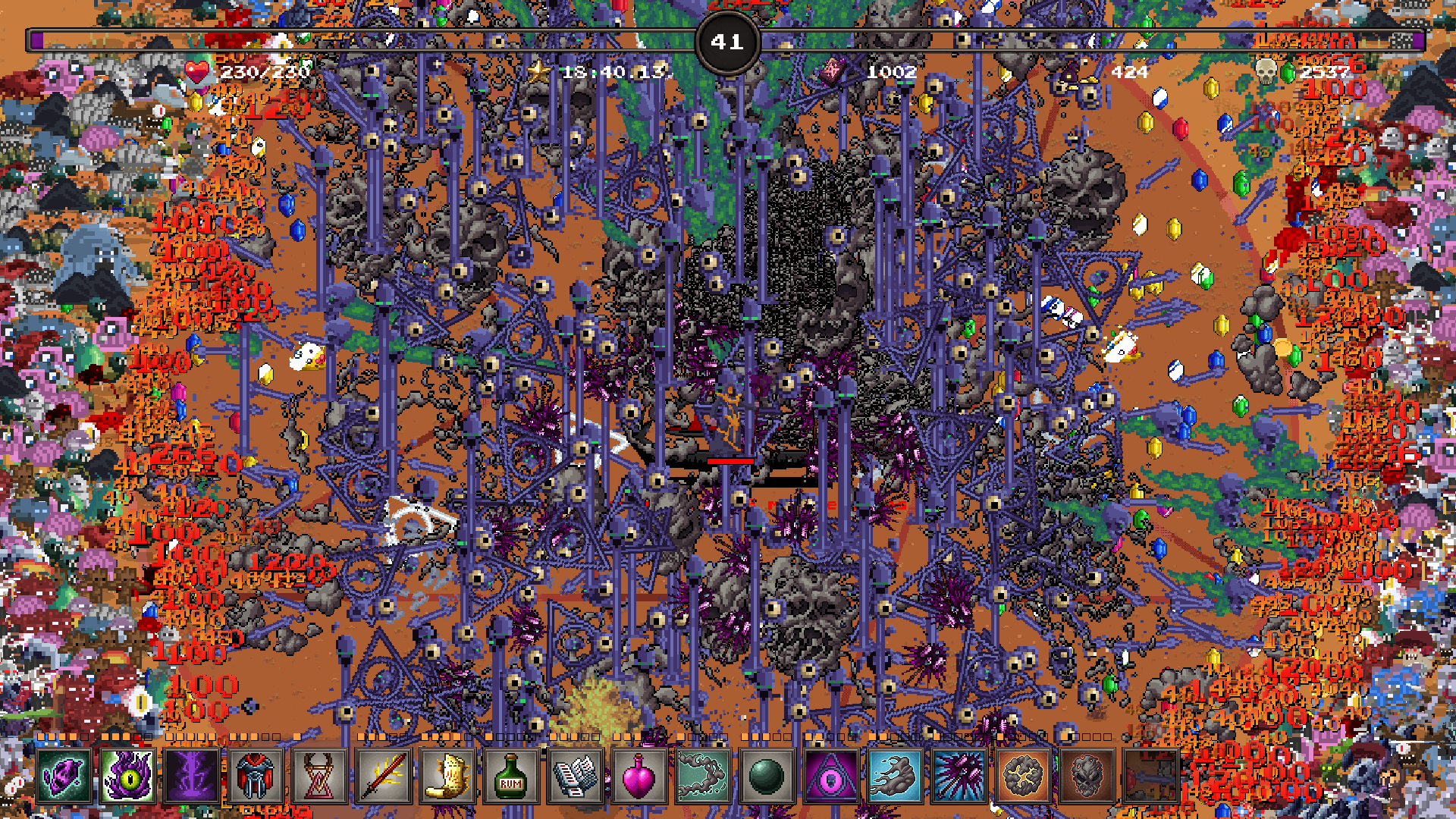Click the level 41 badge on the experience bar
This screenshot has width=1456, height=819.
click(x=726, y=42)
